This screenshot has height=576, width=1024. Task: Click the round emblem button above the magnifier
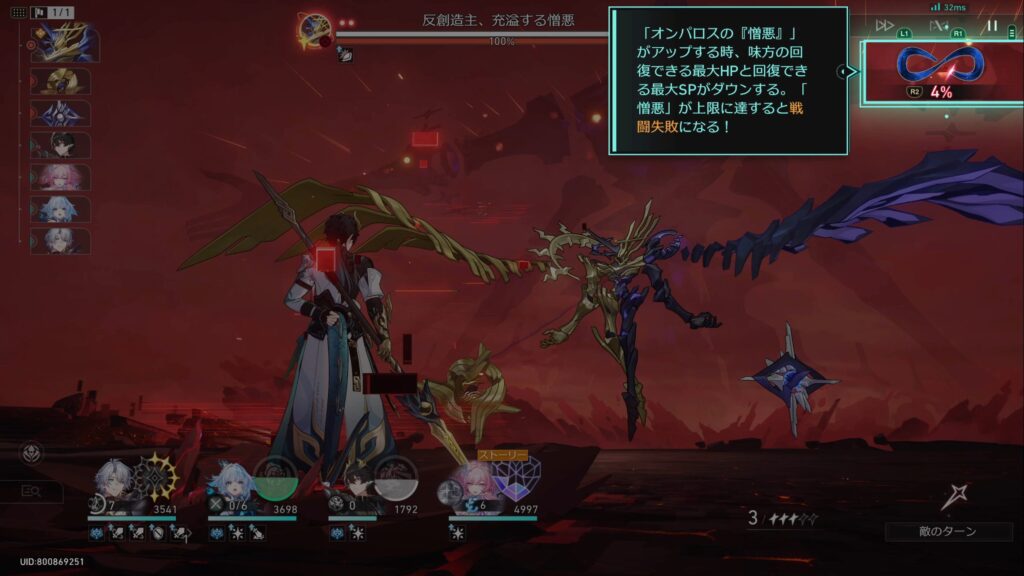[31, 454]
